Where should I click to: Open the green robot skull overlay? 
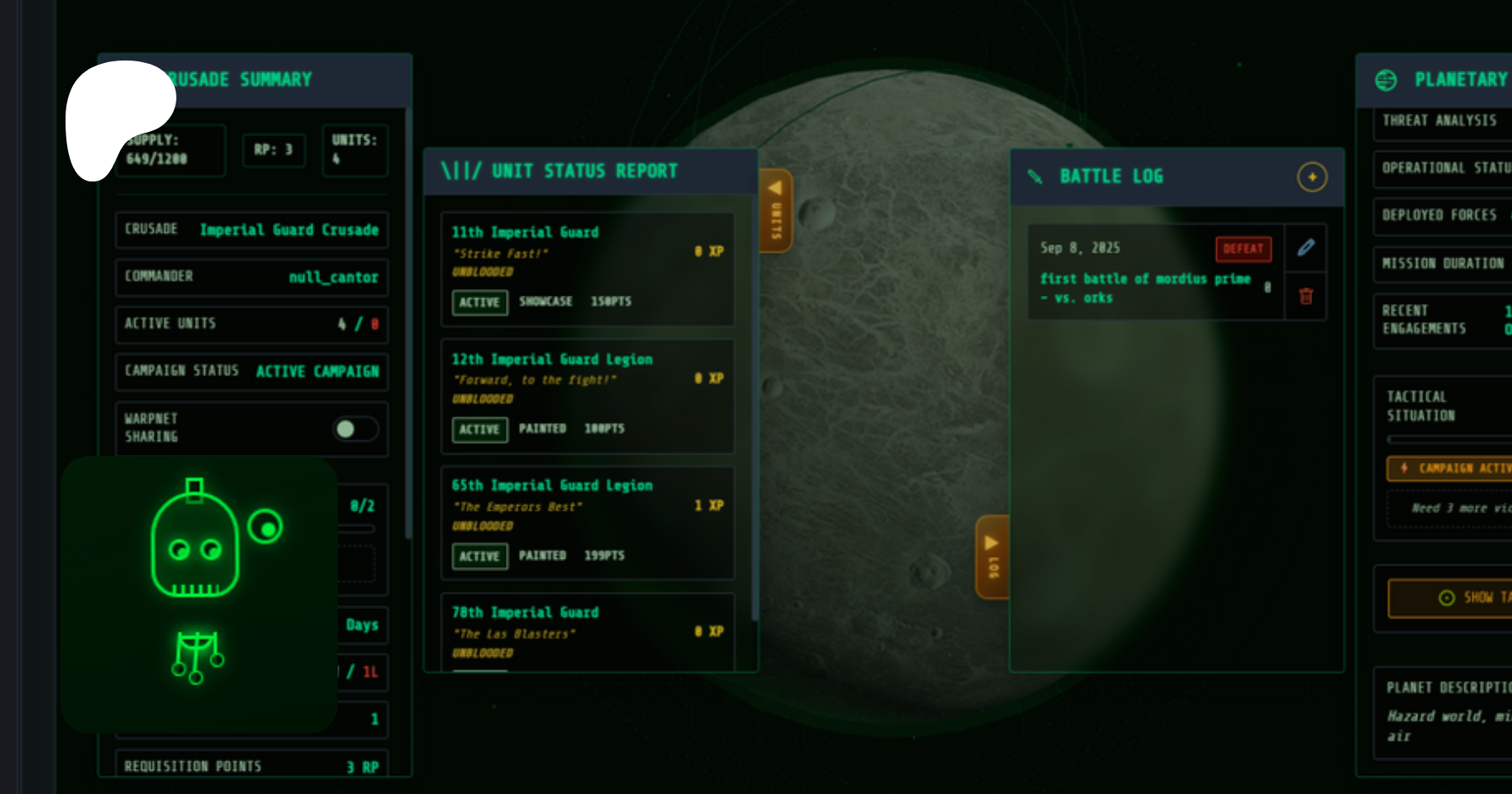click(x=199, y=593)
